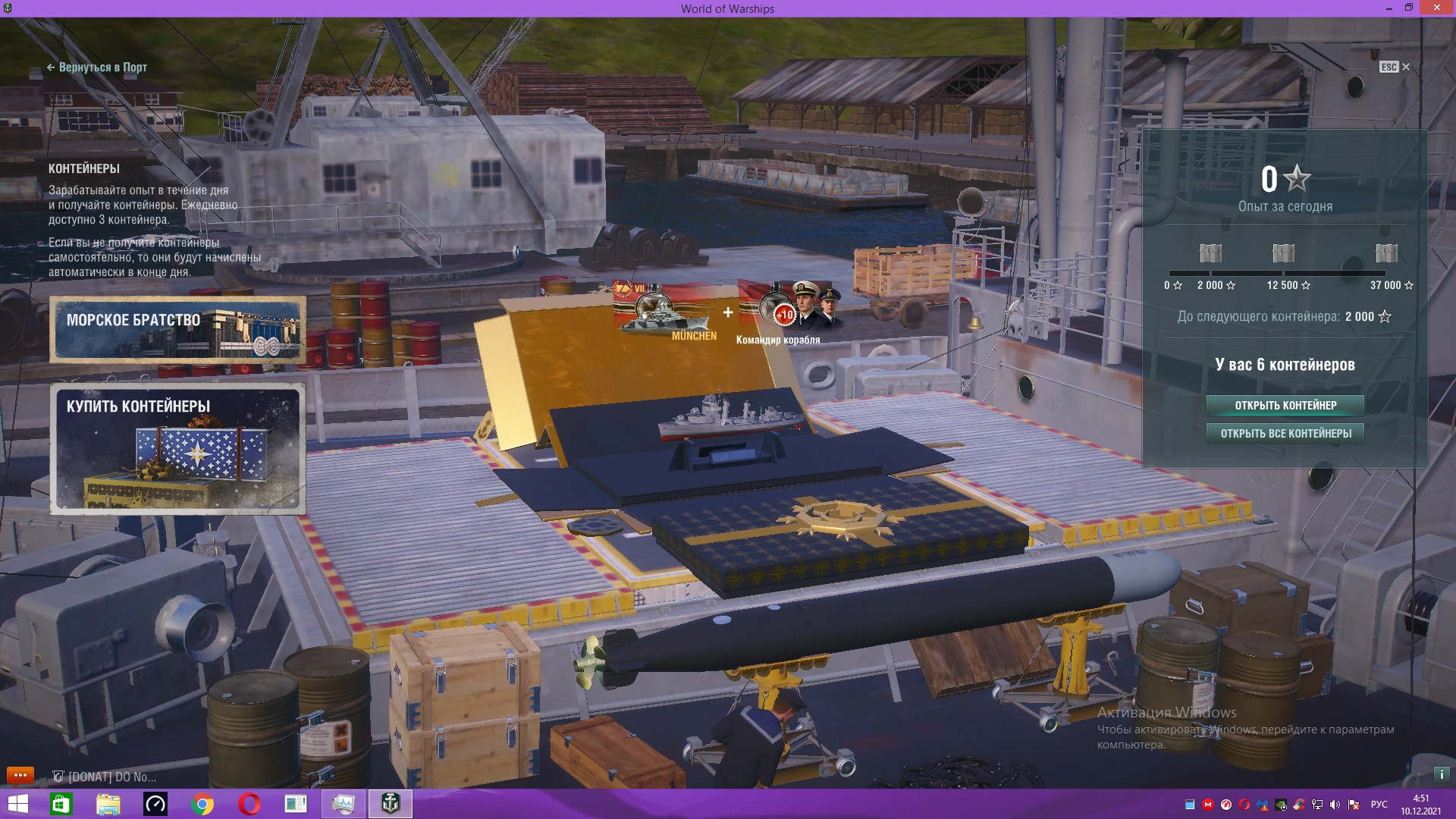The height and width of the screenshot is (819, 1456).
Task: Open the orange chat bubble button
Action: pyautogui.click(x=20, y=775)
